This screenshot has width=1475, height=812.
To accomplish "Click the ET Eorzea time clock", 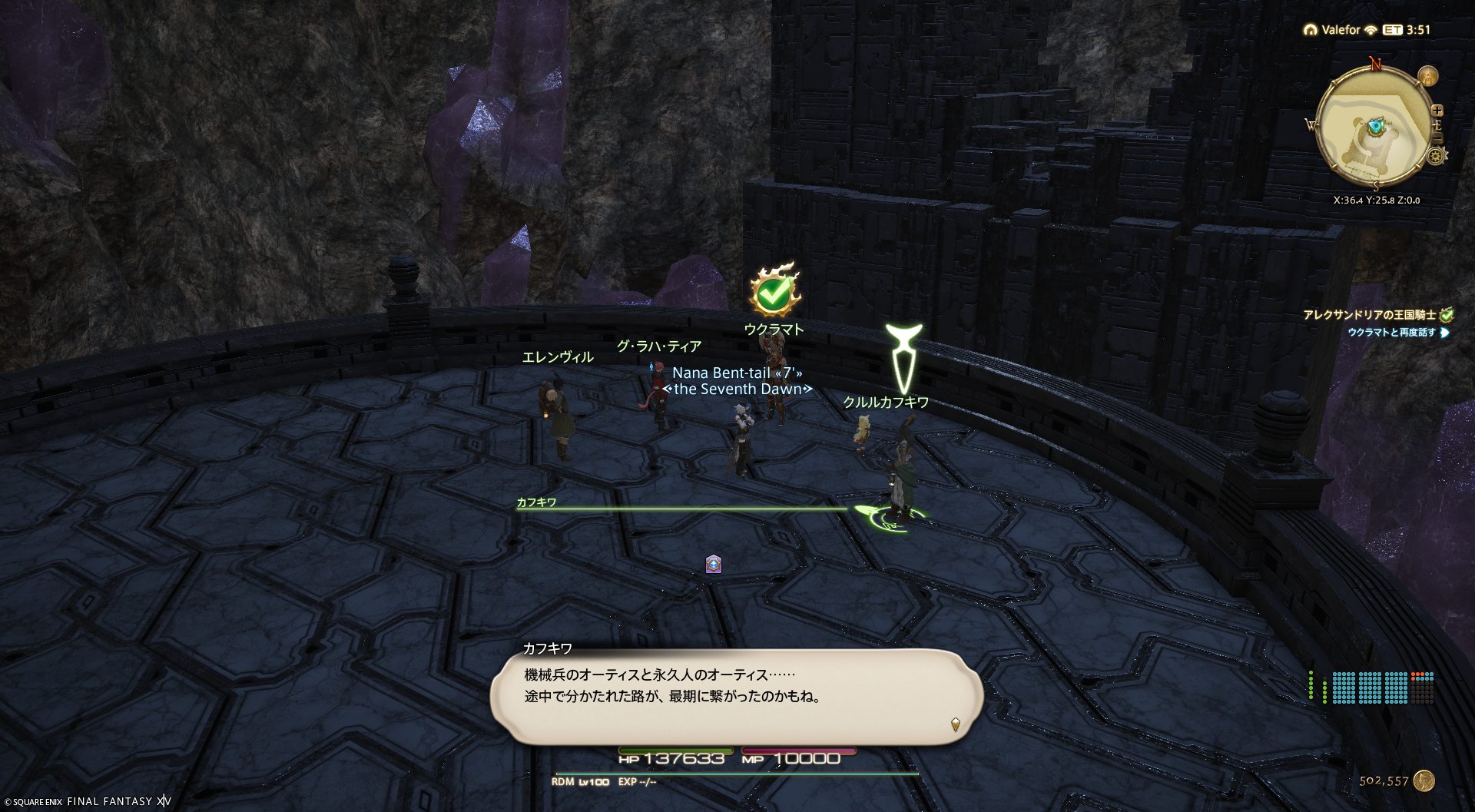I will pos(1407,30).
